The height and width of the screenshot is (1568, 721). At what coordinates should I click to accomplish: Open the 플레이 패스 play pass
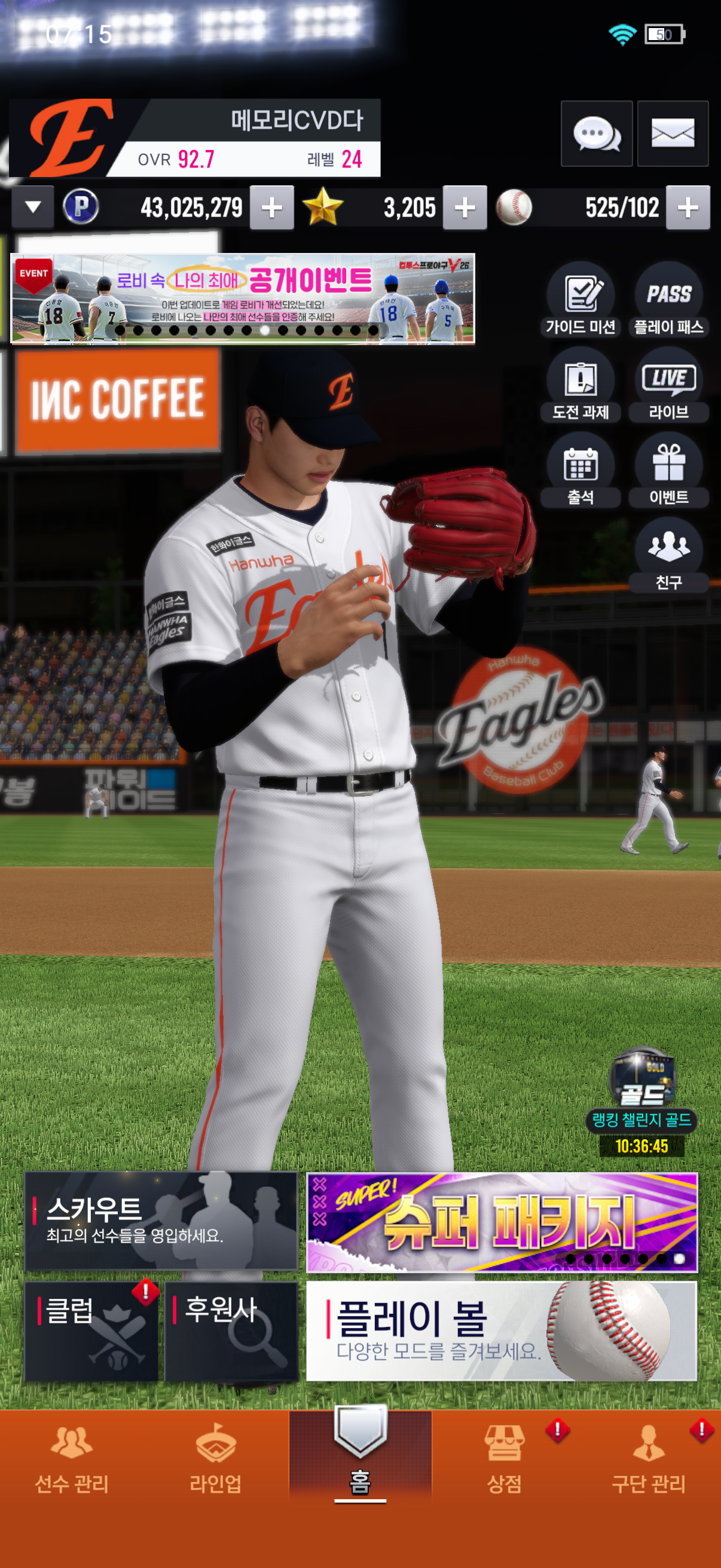[668, 300]
